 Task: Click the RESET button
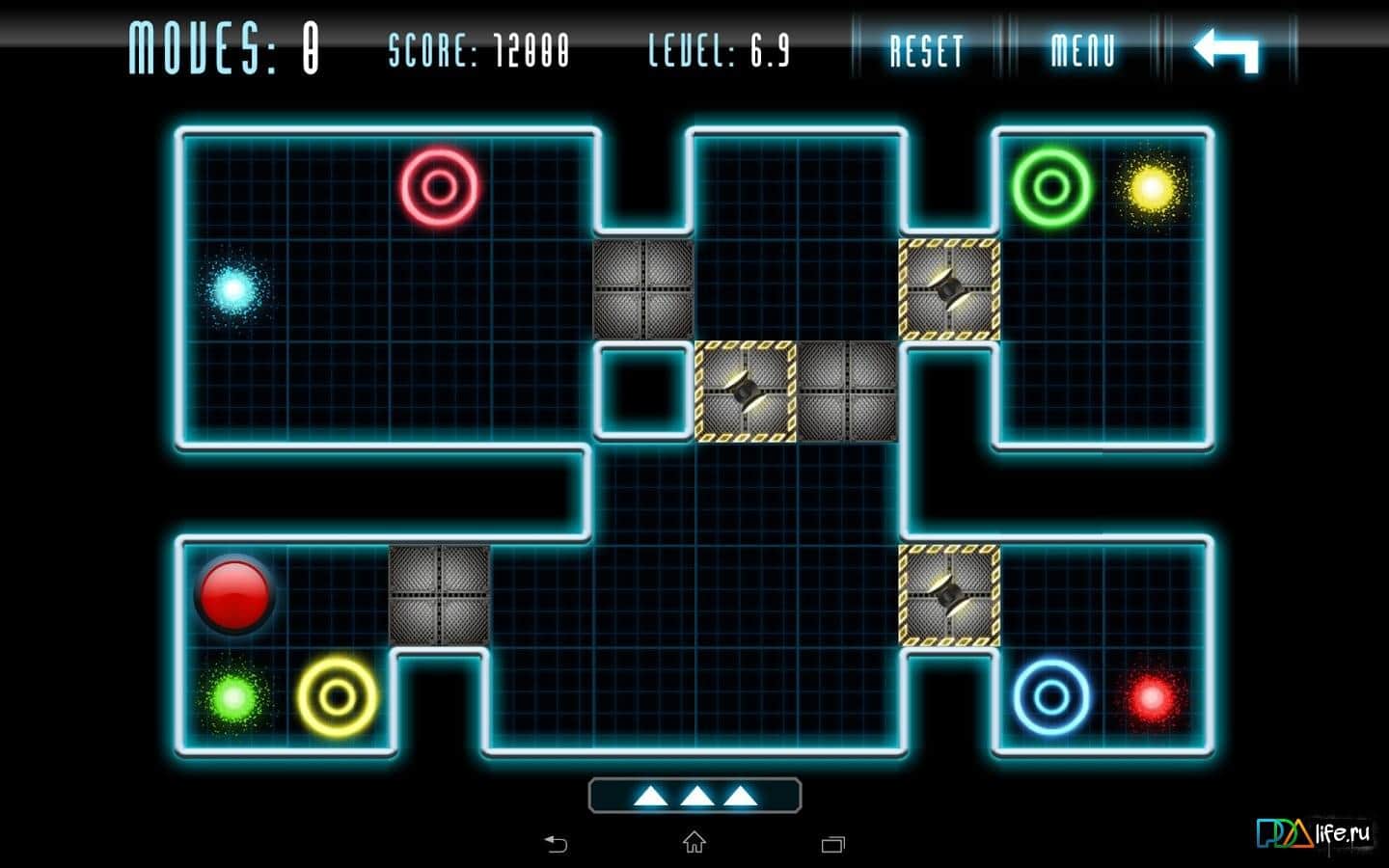tap(926, 51)
